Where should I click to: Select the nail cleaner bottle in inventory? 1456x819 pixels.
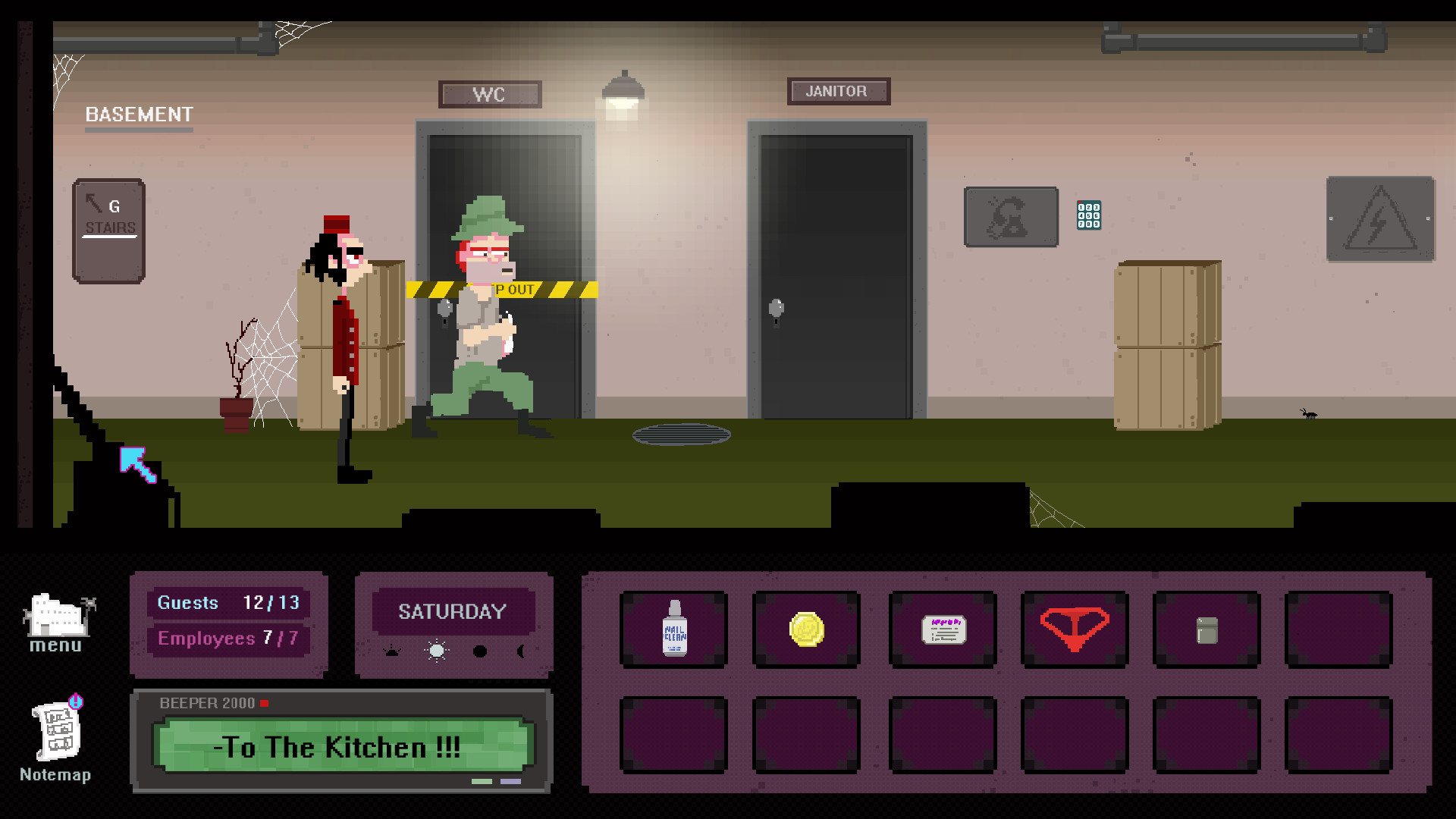coord(673,629)
